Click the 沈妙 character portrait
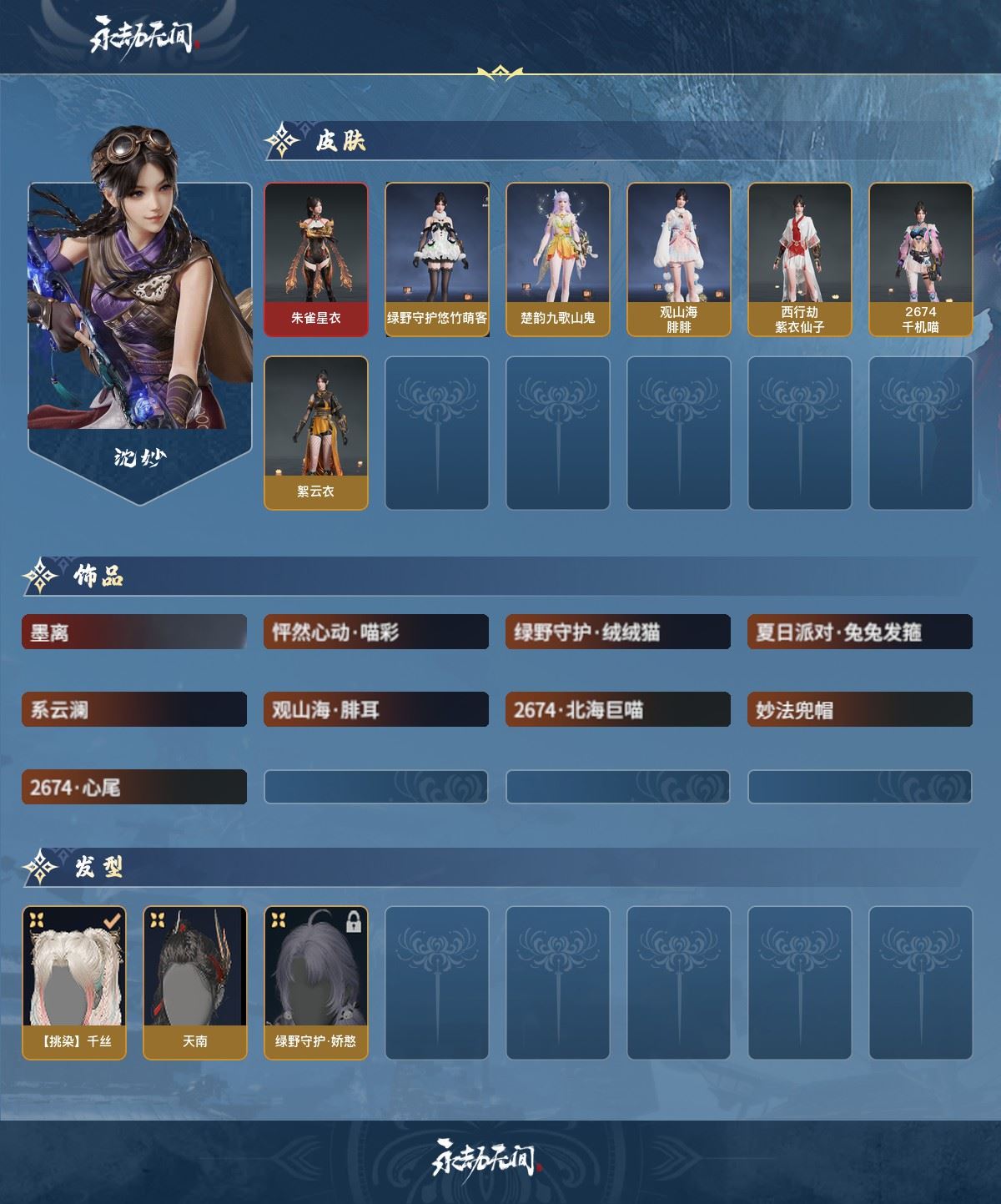Screen dimensions: 1001x1204 [x=140, y=317]
